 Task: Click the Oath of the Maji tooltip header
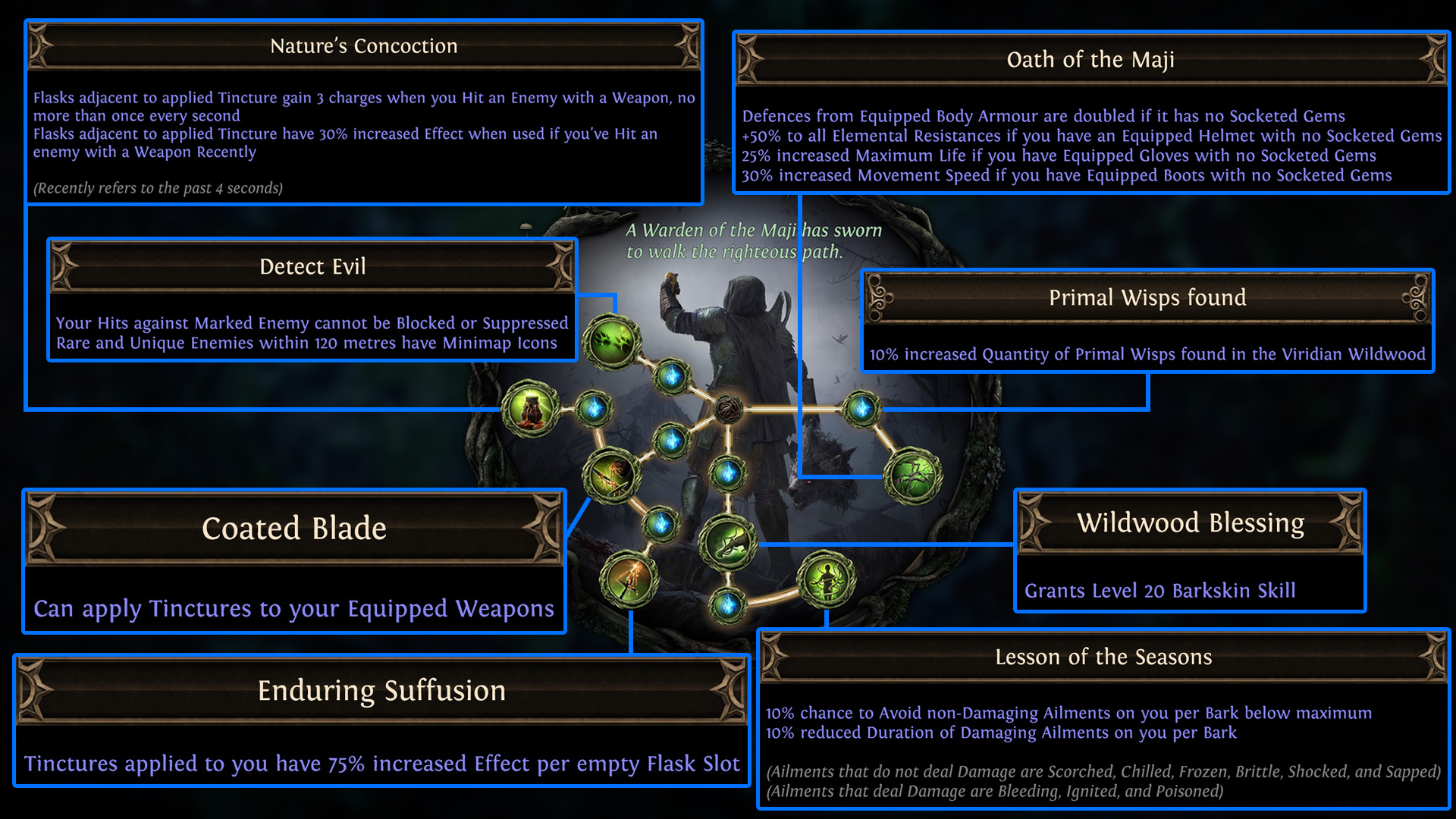click(1090, 59)
